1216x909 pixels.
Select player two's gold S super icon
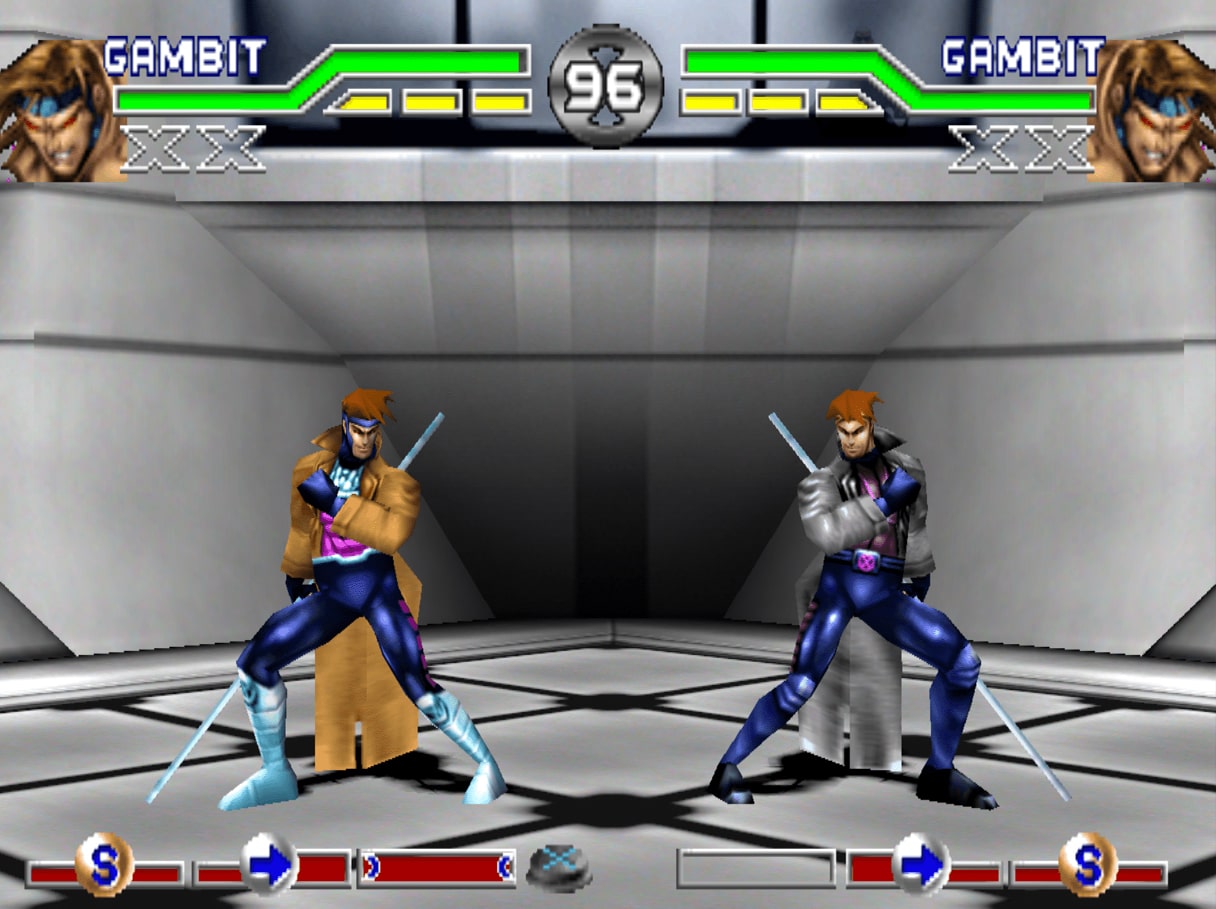[1087, 864]
